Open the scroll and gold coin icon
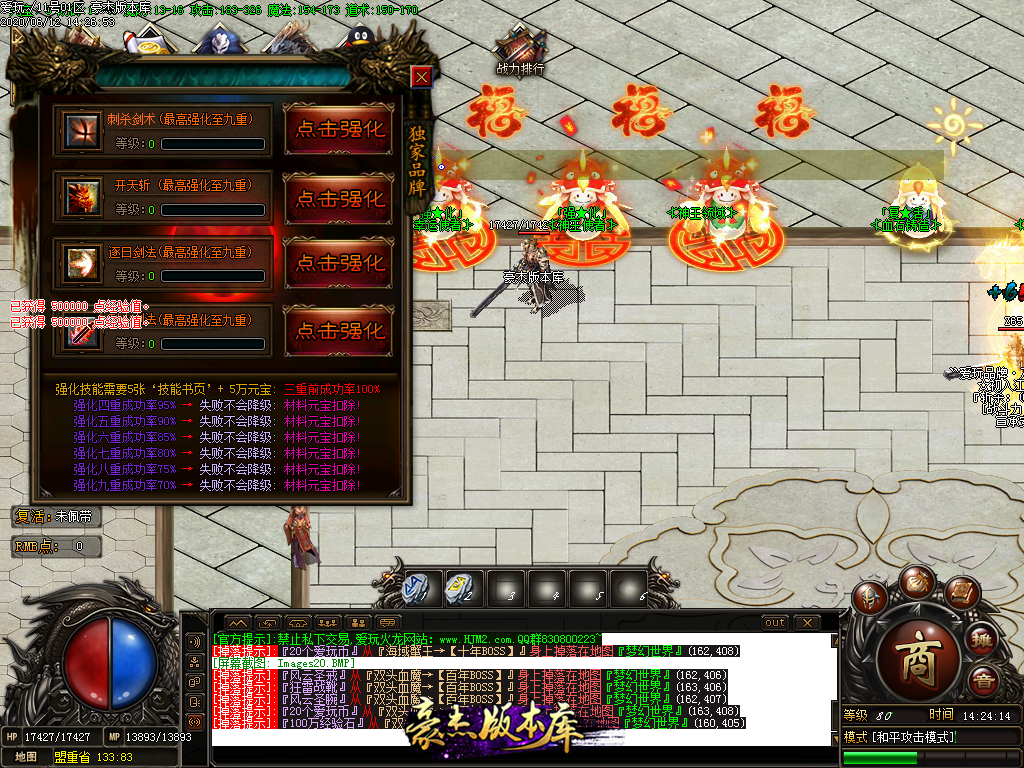This screenshot has height=768, width=1024. point(147,41)
